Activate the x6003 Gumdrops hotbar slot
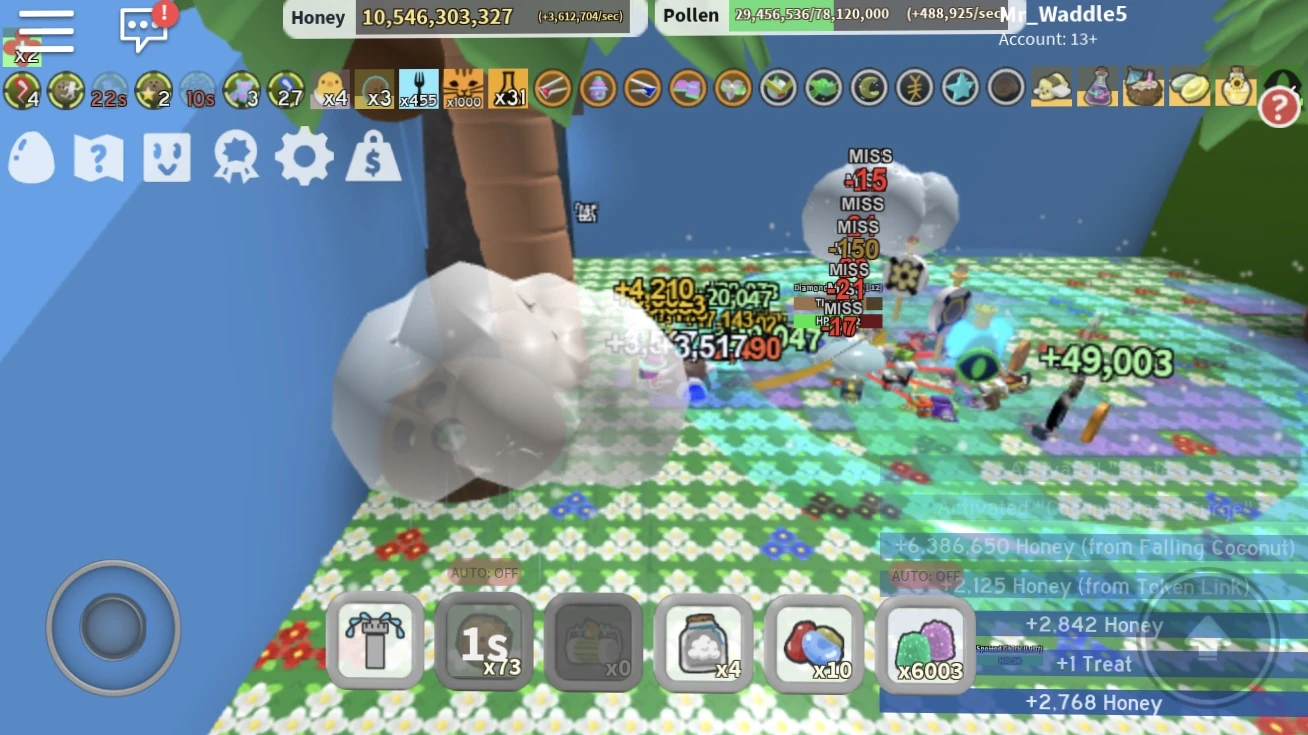Viewport: 1308px width, 735px height. (x=925, y=643)
